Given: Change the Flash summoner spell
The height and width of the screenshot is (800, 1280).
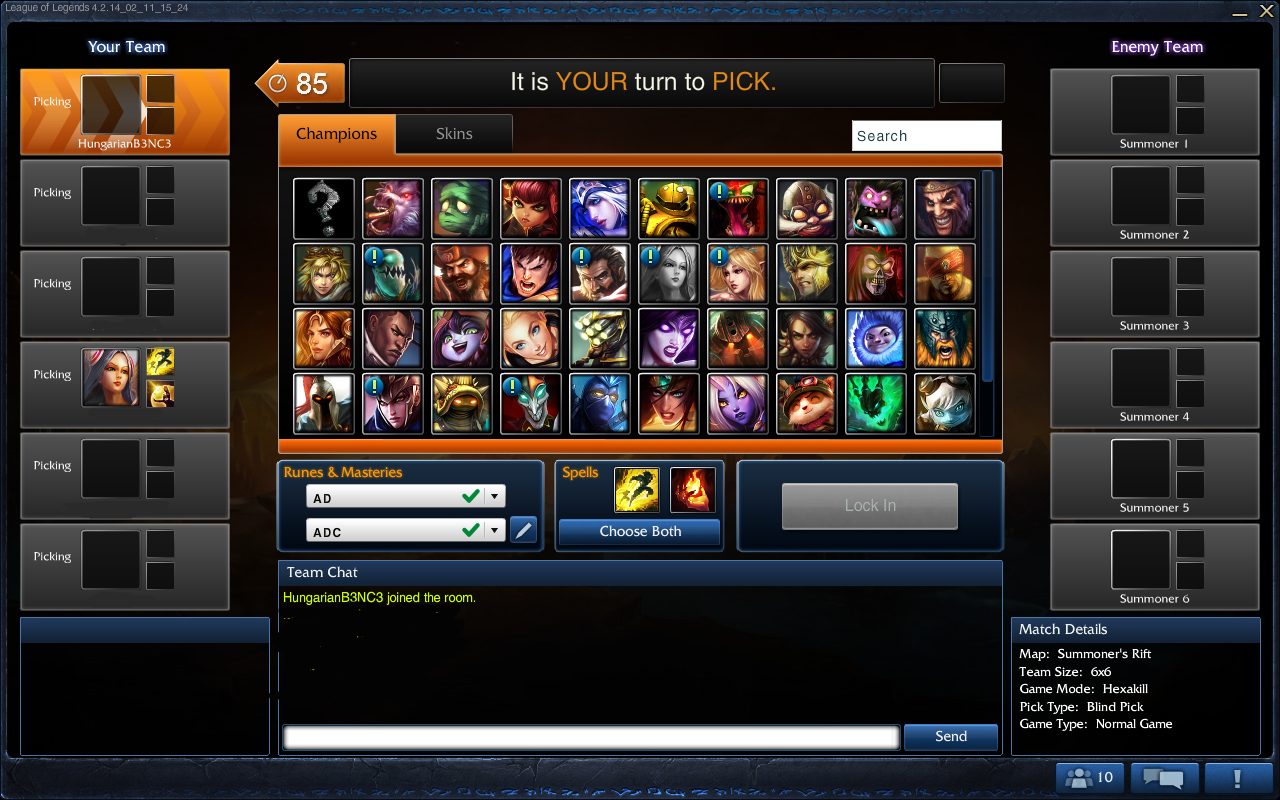Looking at the screenshot, I should 636,489.
